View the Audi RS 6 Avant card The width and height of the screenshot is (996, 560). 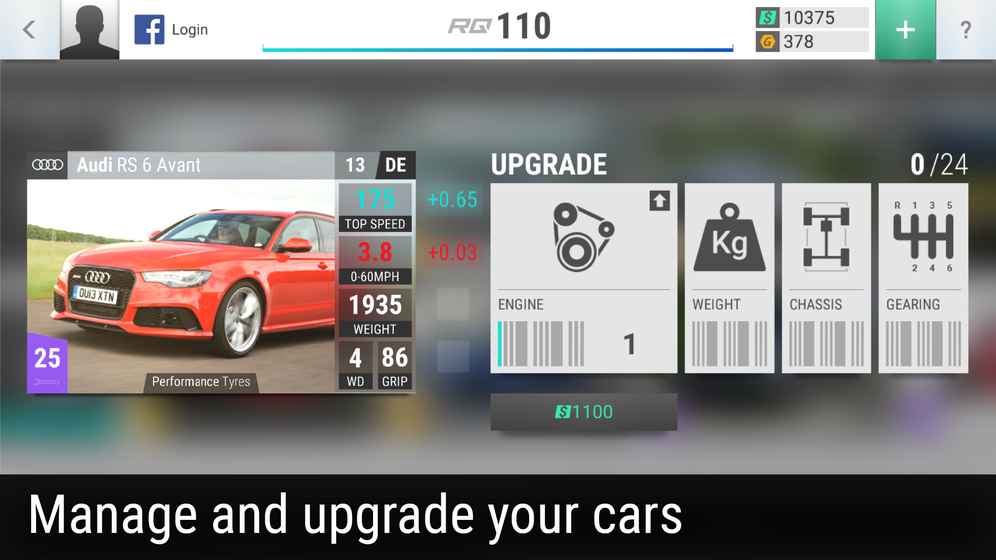[221, 273]
